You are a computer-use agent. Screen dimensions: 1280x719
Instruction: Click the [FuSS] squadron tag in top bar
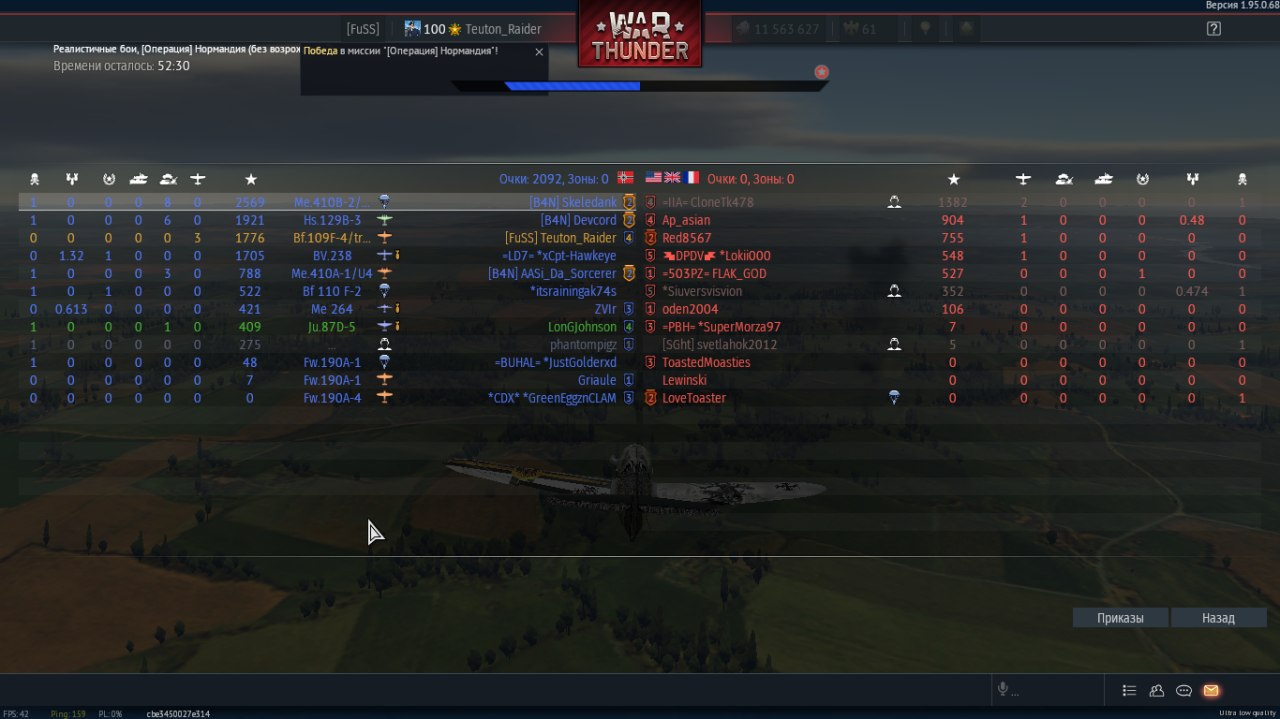[x=362, y=29]
